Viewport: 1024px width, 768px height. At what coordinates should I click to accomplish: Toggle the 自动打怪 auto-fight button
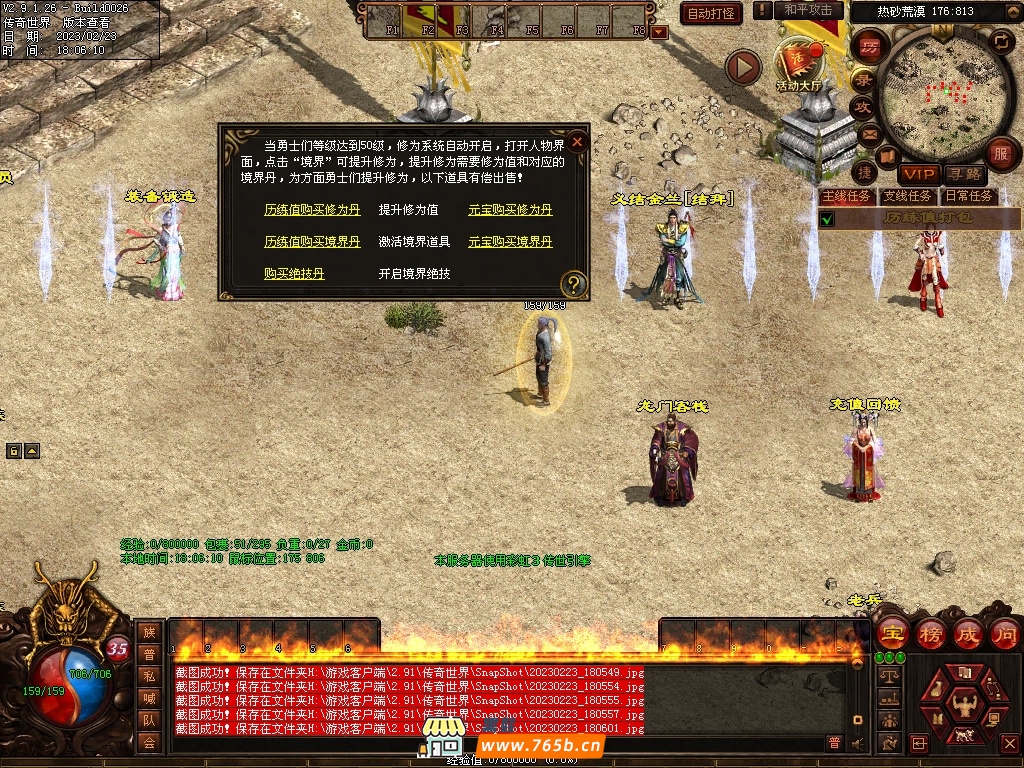coord(711,14)
